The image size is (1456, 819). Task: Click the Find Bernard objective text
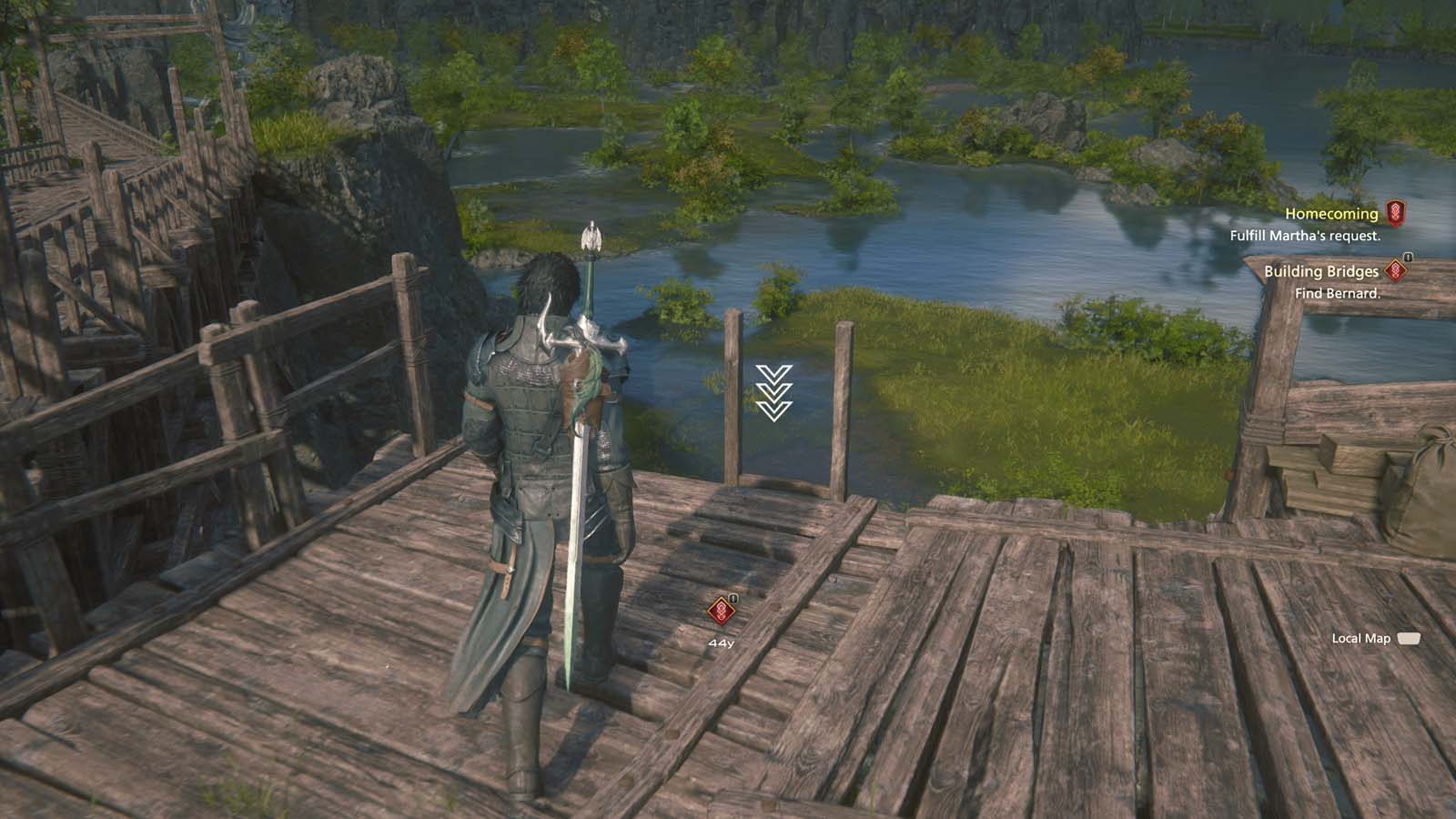pyautogui.click(x=1338, y=293)
